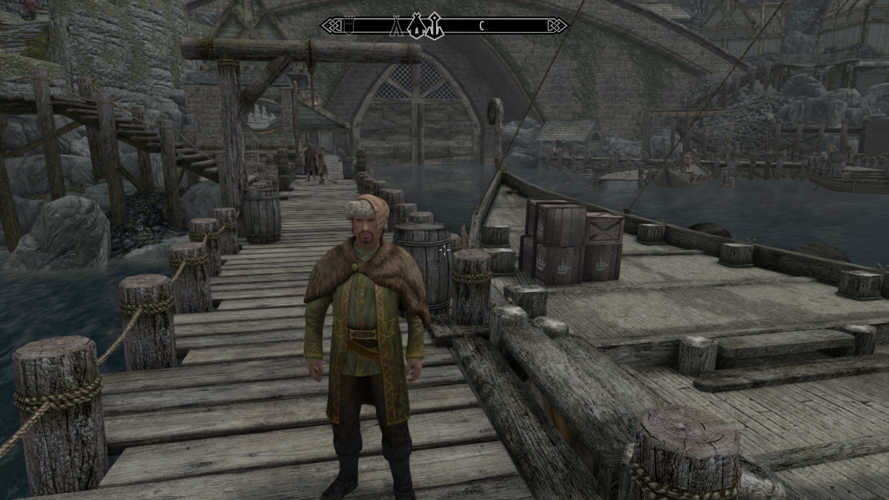The height and width of the screenshot is (500, 889).
Task: Select the house-shaped location marker on compass
Action: 416,27
